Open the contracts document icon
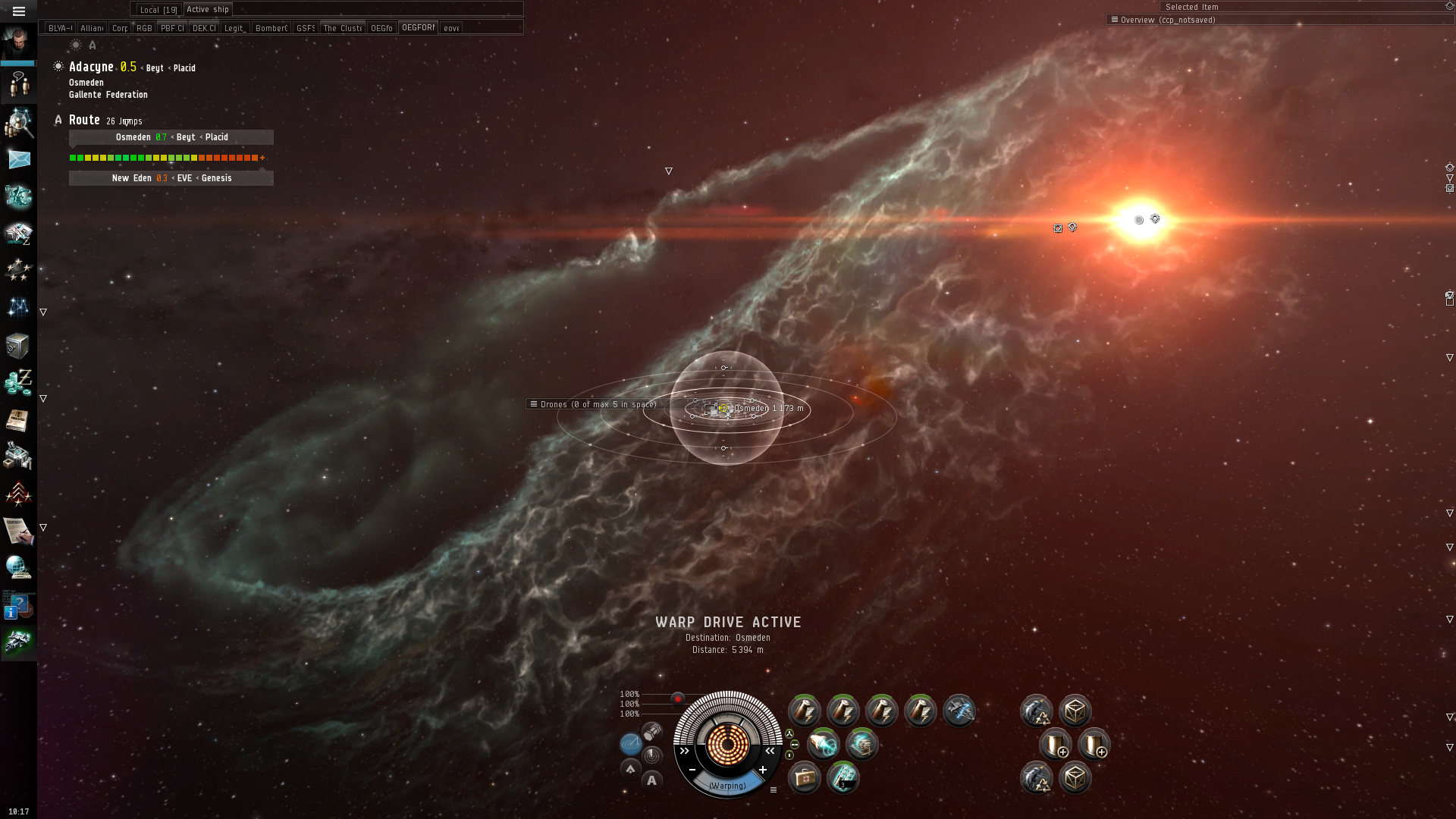The height and width of the screenshot is (819, 1456). tap(18, 531)
